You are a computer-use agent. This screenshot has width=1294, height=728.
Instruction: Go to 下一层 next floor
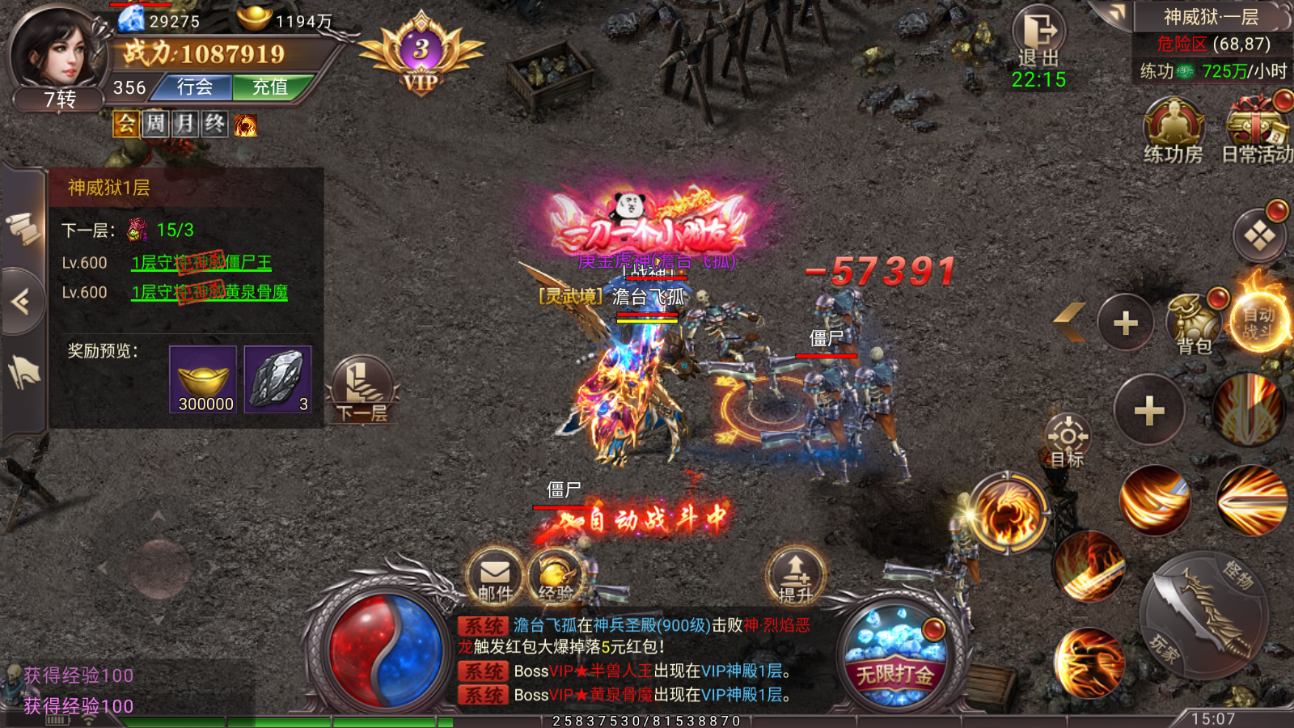361,389
